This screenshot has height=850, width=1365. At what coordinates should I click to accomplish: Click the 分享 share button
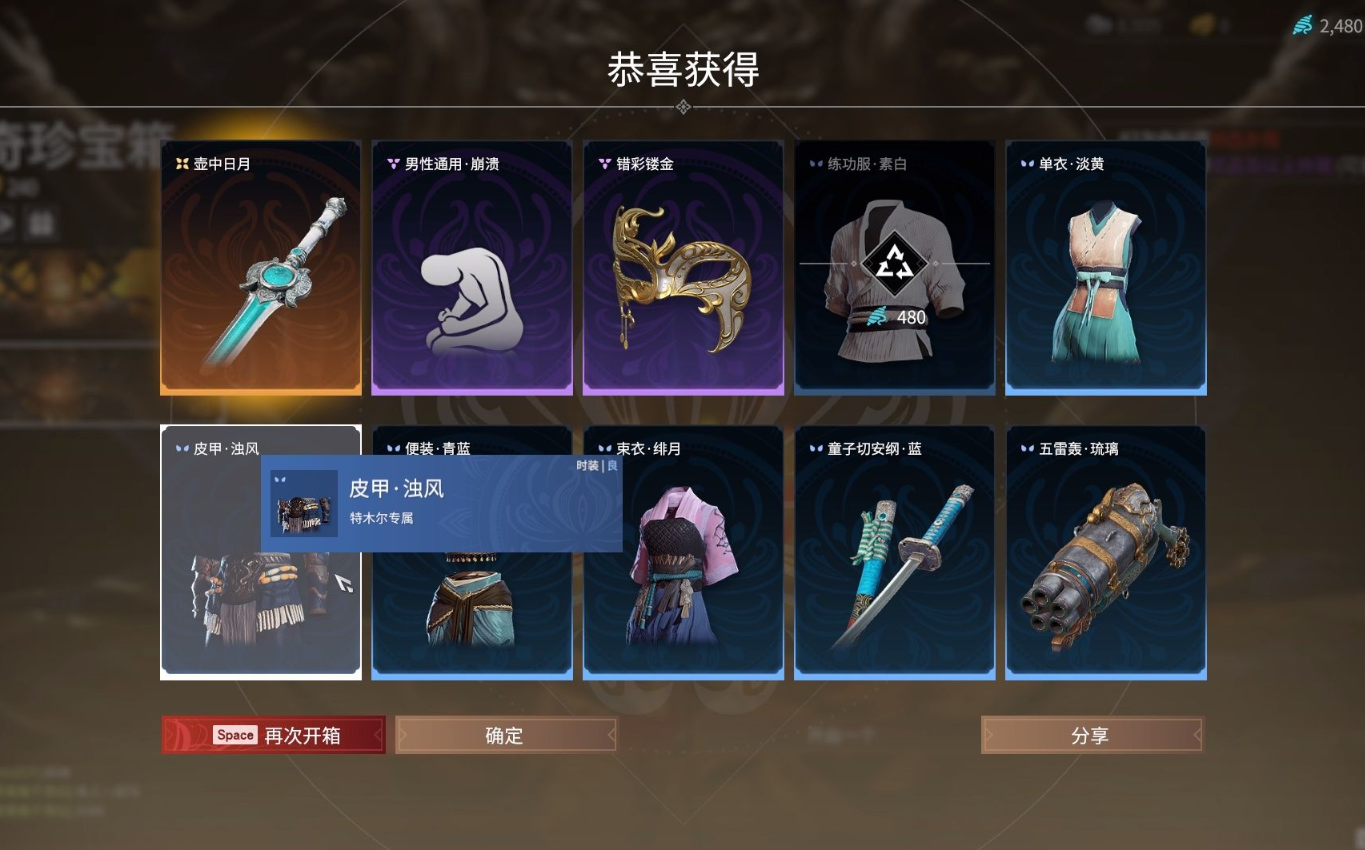point(1091,734)
